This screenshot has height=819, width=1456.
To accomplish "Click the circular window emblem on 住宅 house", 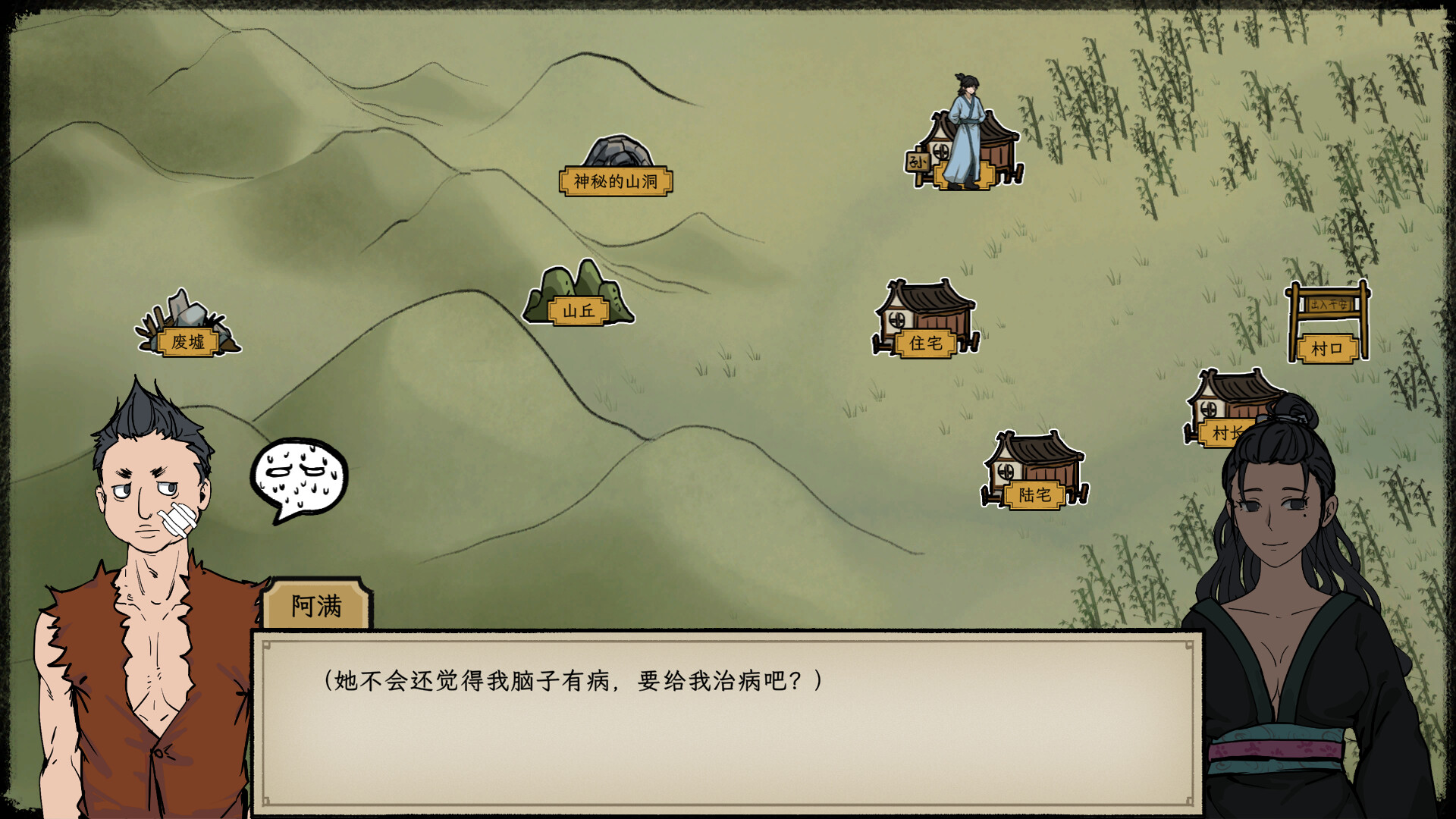I will (897, 319).
